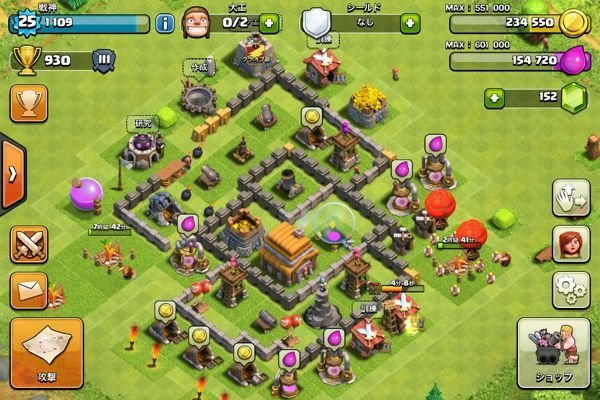The image size is (600, 400).
Task: View the league III shield badge
Action: pyautogui.click(x=102, y=60)
